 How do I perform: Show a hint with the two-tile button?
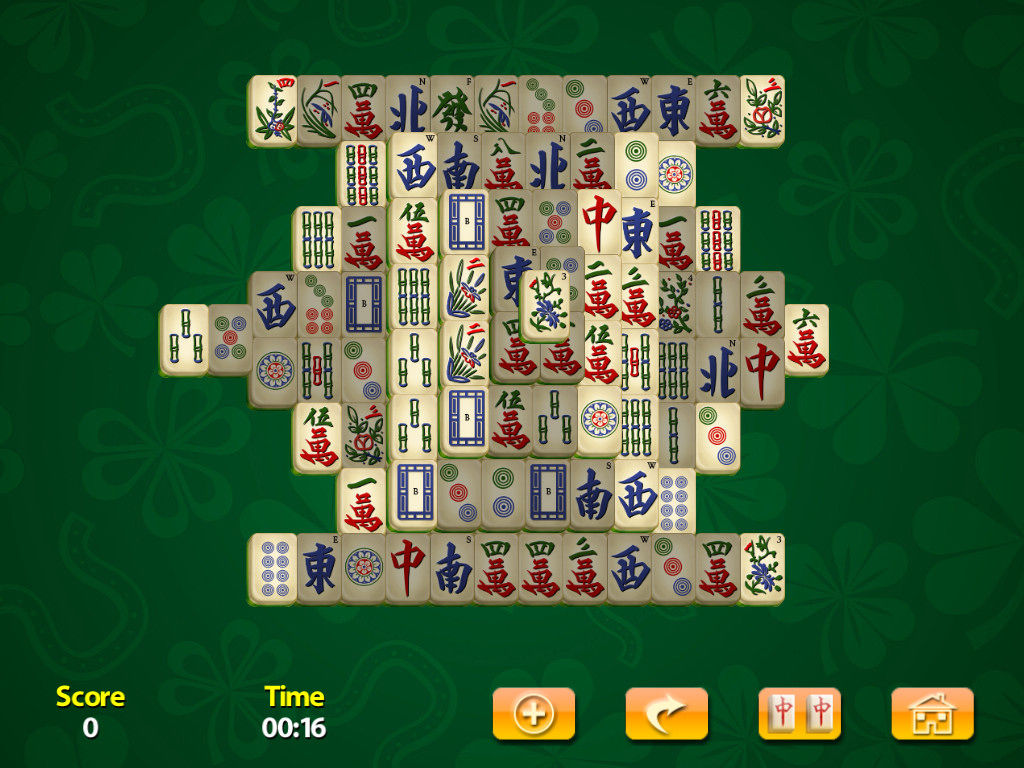point(799,714)
